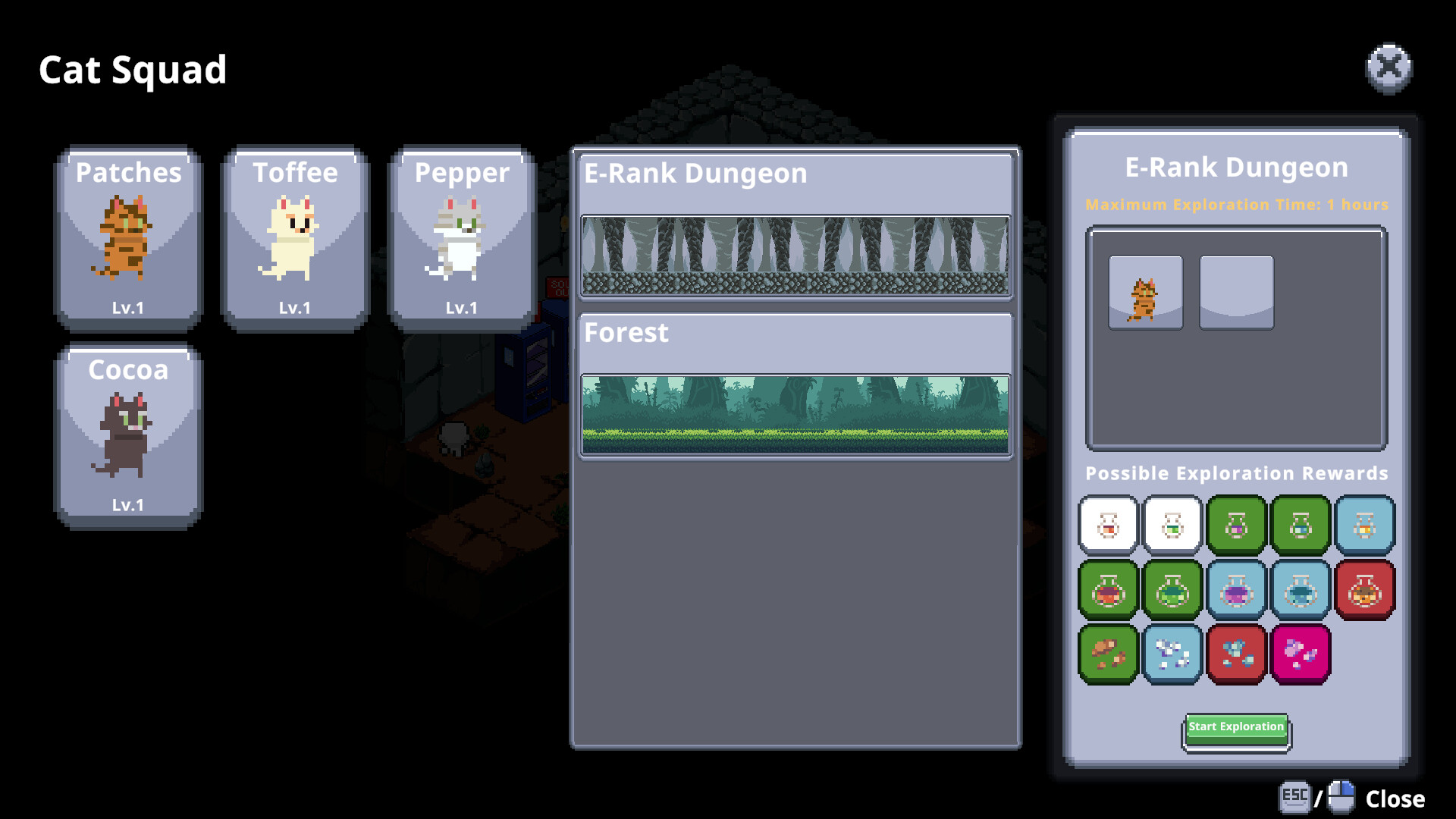The height and width of the screenshot is (819, 1456).
Task: Select Toffee the white cat
Action: pos(295,235)
